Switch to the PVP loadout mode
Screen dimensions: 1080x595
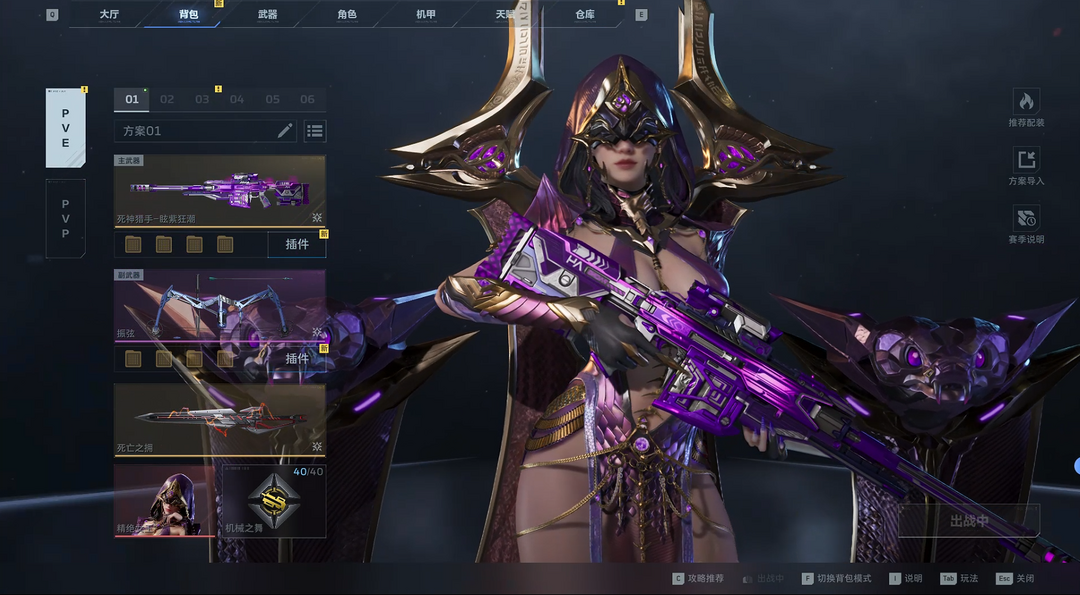coord(65,219)
